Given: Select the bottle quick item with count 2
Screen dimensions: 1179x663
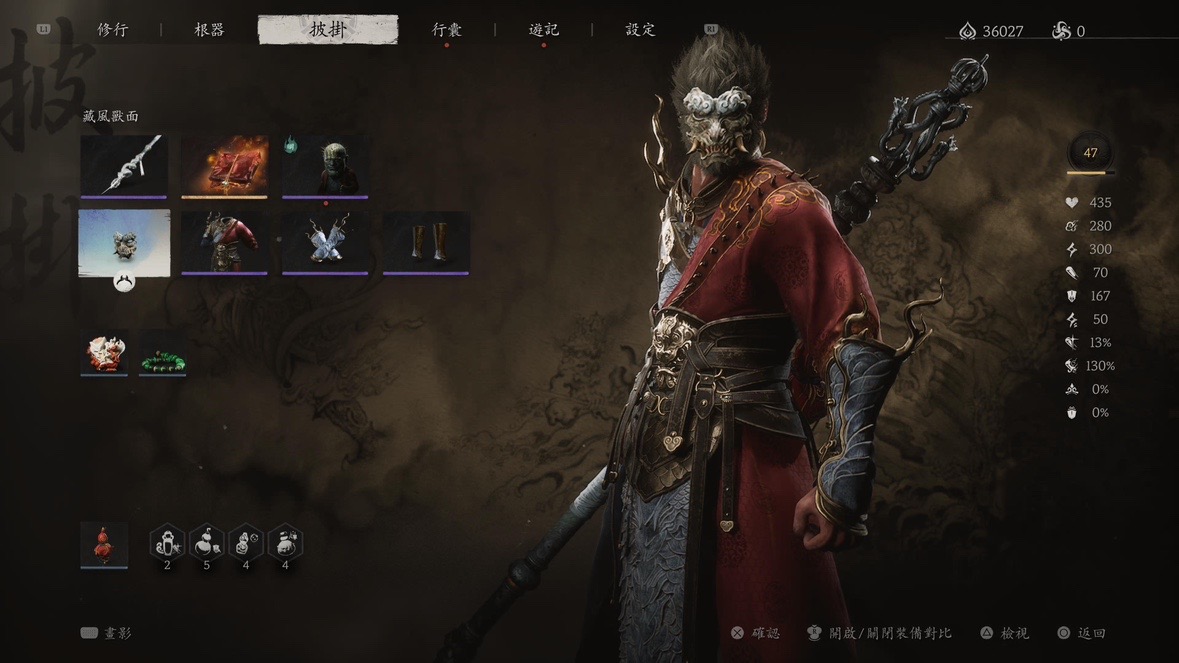Looking at the screenshot, I should point(167,542).
